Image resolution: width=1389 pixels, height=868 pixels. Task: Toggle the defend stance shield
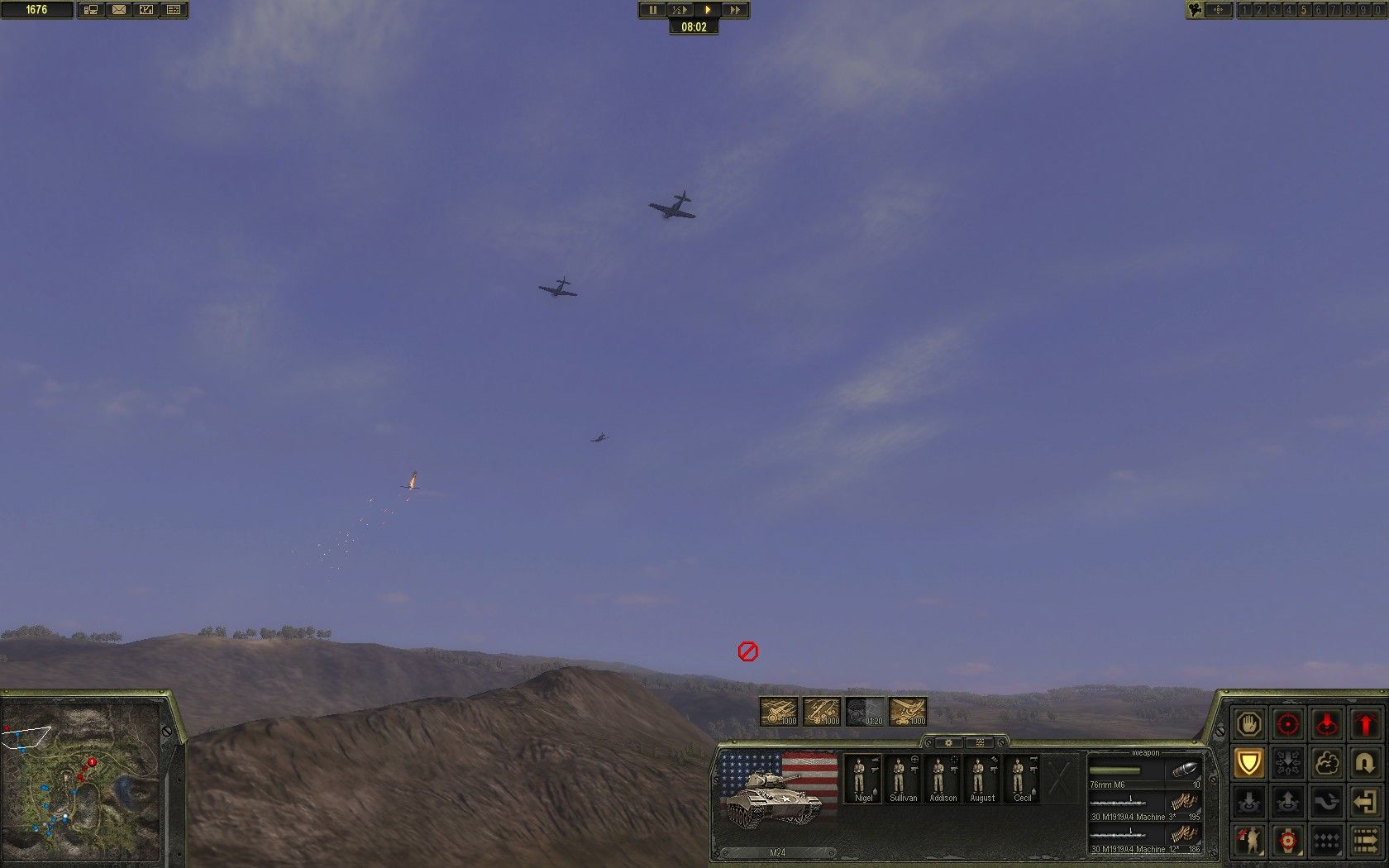(x=1248, y=763)
